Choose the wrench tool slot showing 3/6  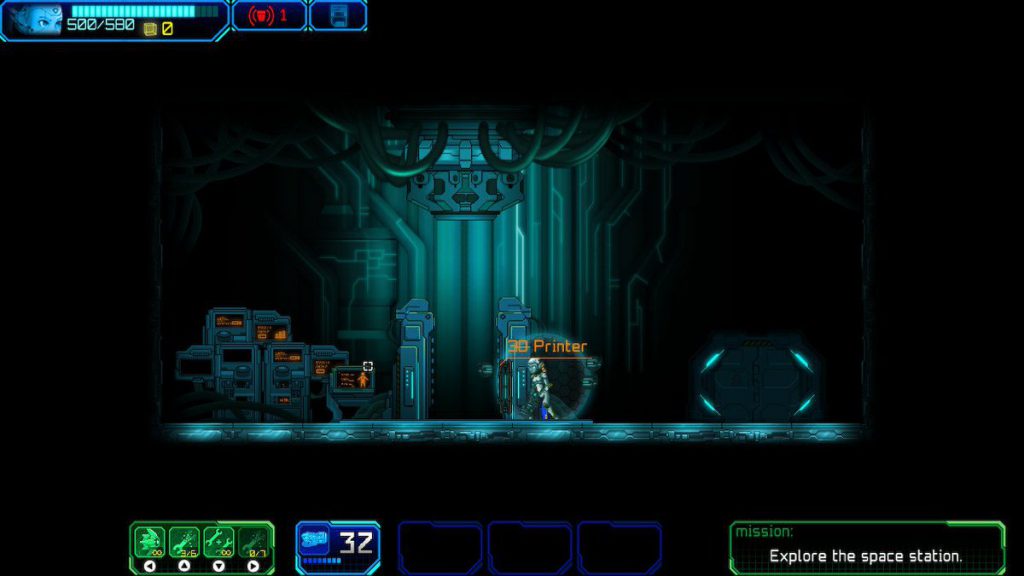pyautogui.click(x=184, y=542)
